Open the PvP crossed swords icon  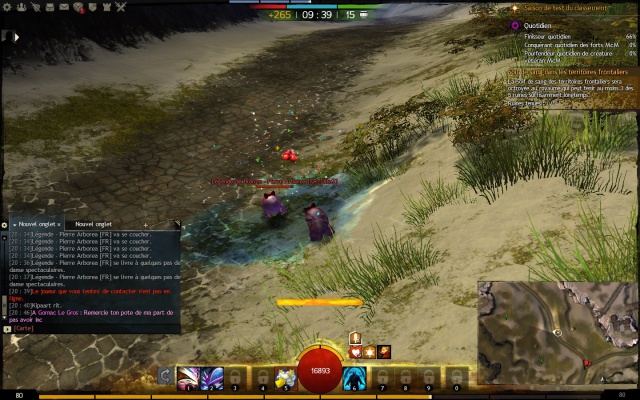(x=121, y=7)
